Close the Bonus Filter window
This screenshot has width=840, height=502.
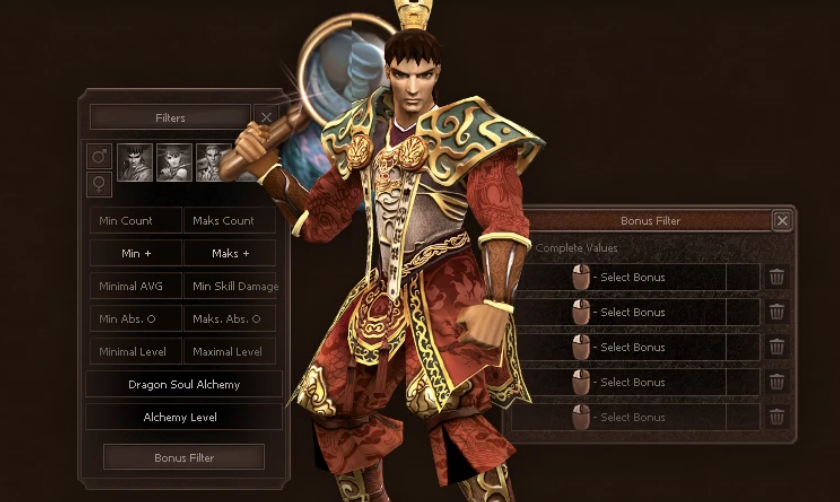(782, 221)
